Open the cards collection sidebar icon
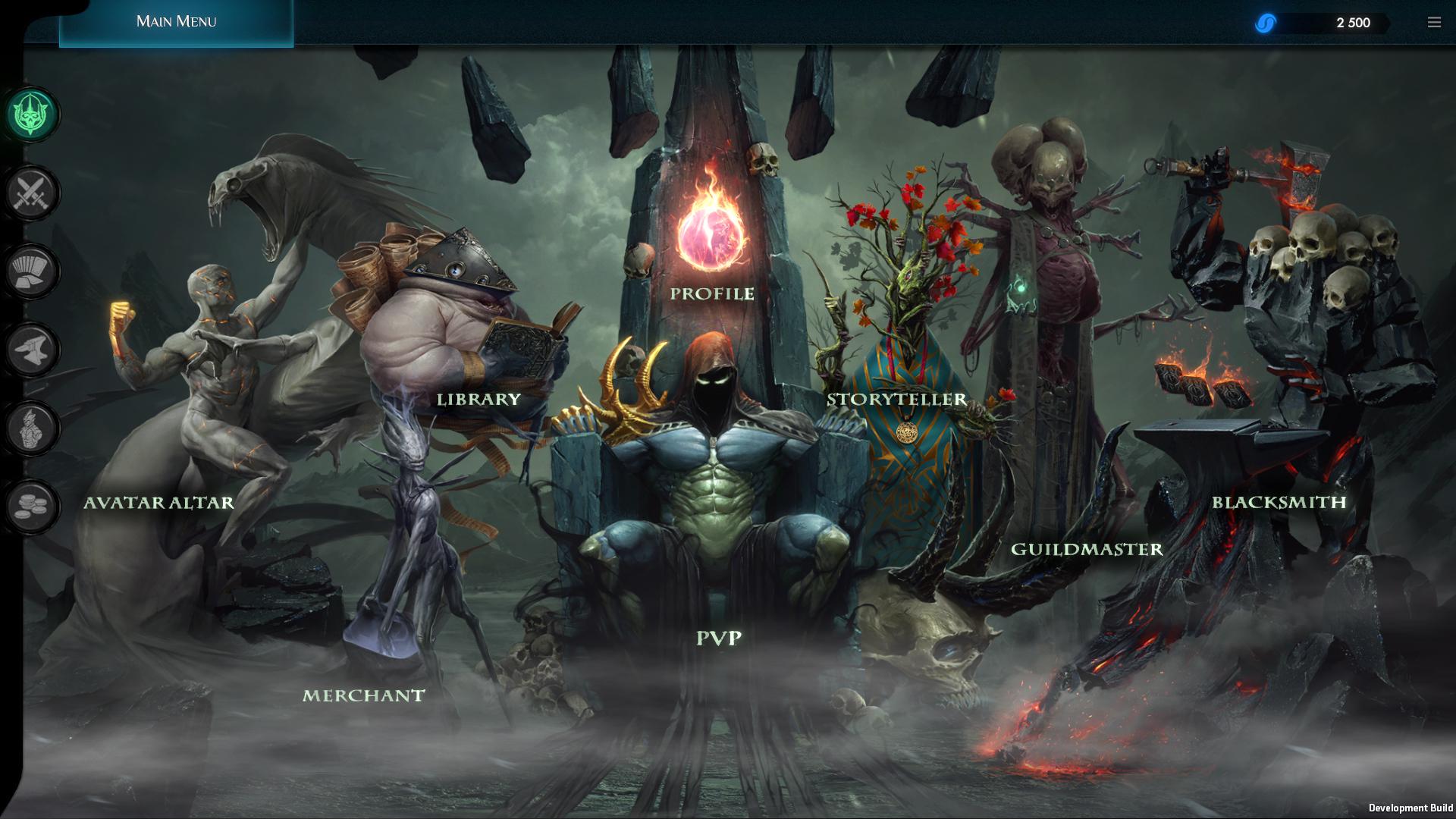Image resolution: width=1456 pixels, height=819 pixels. [31, 271]
